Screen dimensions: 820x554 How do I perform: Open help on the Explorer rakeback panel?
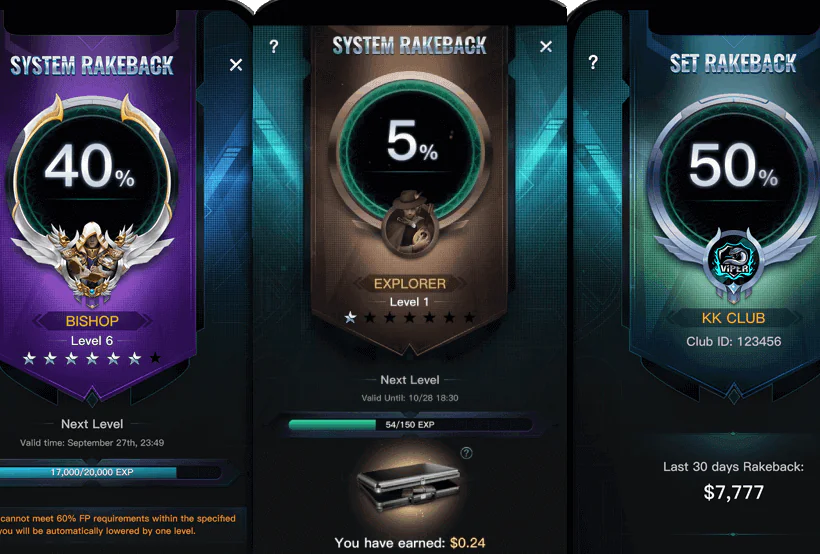tap(274, 47)
